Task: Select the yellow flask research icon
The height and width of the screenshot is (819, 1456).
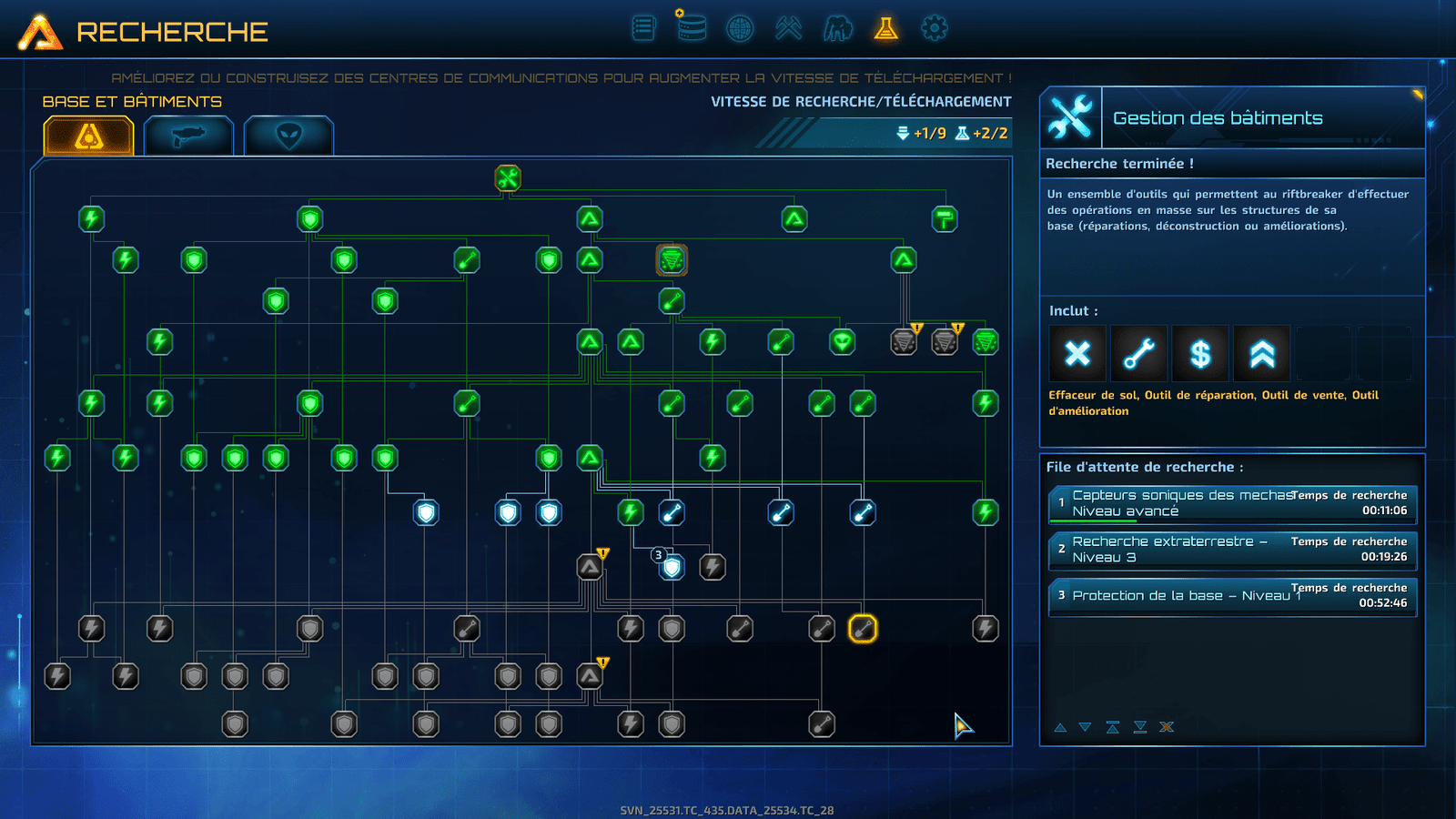Action: [x=886, y=28]
